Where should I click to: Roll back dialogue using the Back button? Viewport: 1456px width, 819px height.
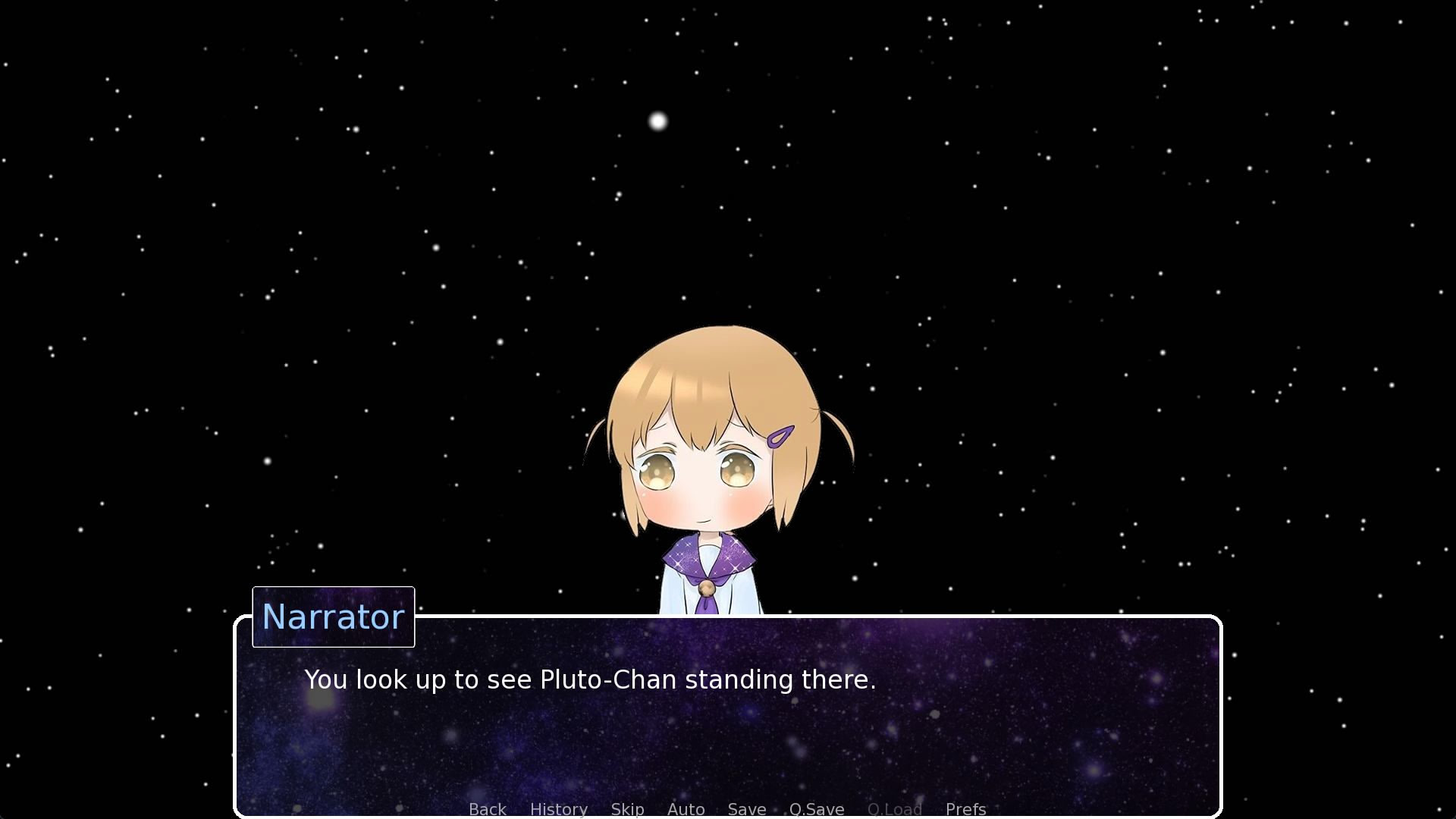click(x=487, y=809)
